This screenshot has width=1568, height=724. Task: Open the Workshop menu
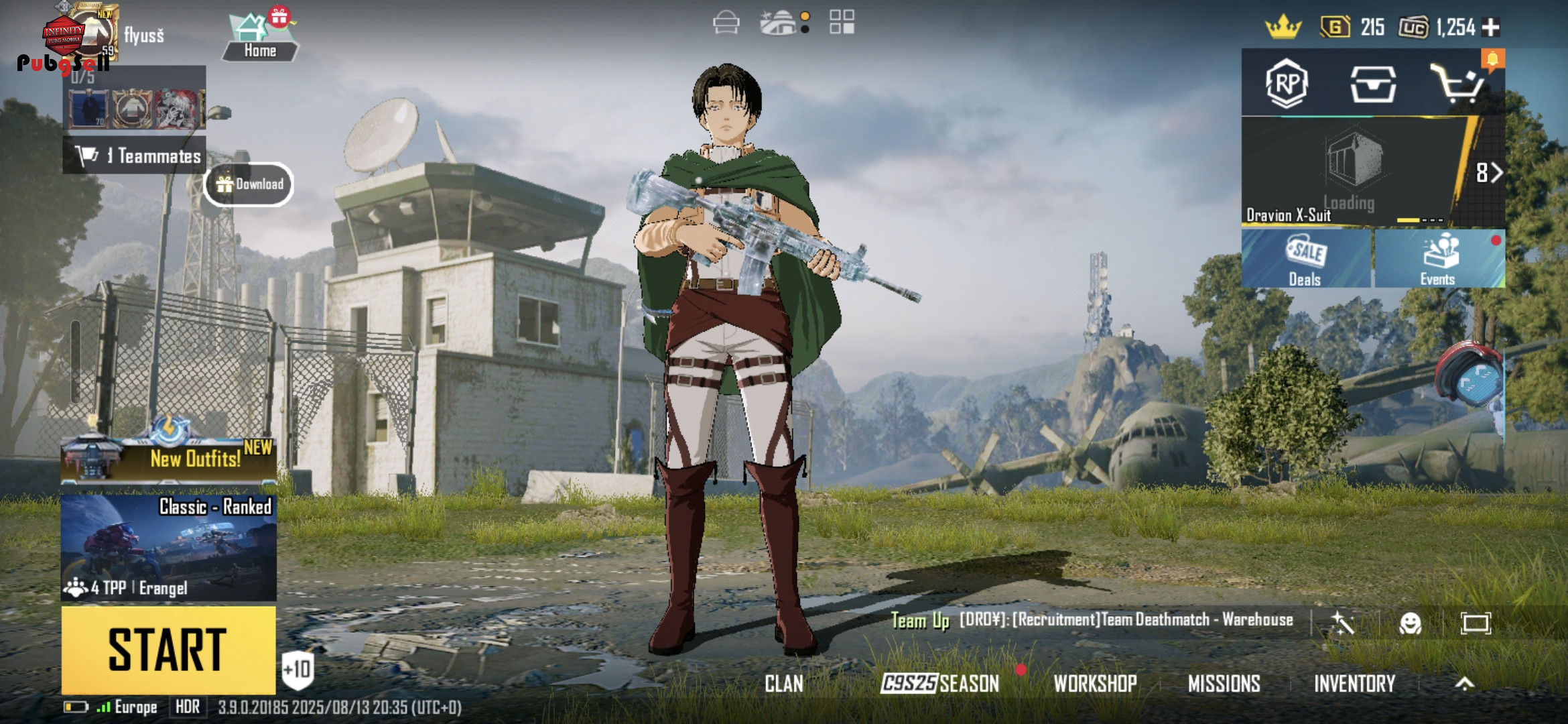(x=1095, y=684)
